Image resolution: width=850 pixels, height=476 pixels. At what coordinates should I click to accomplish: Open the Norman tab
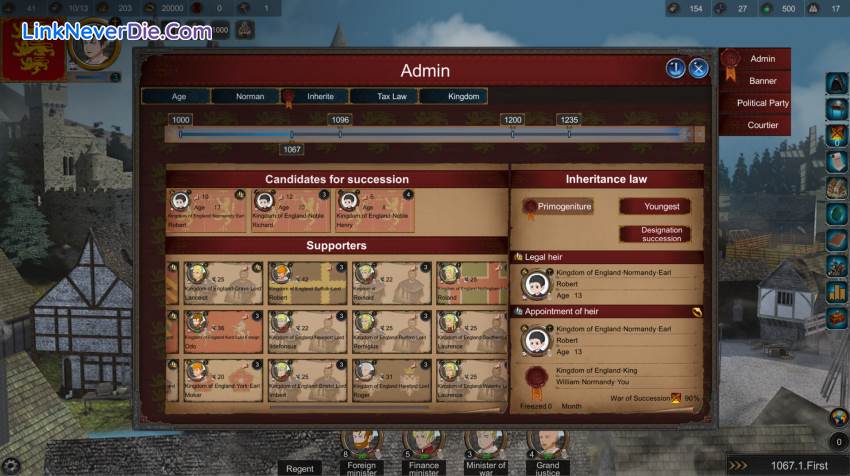point(249,97)
